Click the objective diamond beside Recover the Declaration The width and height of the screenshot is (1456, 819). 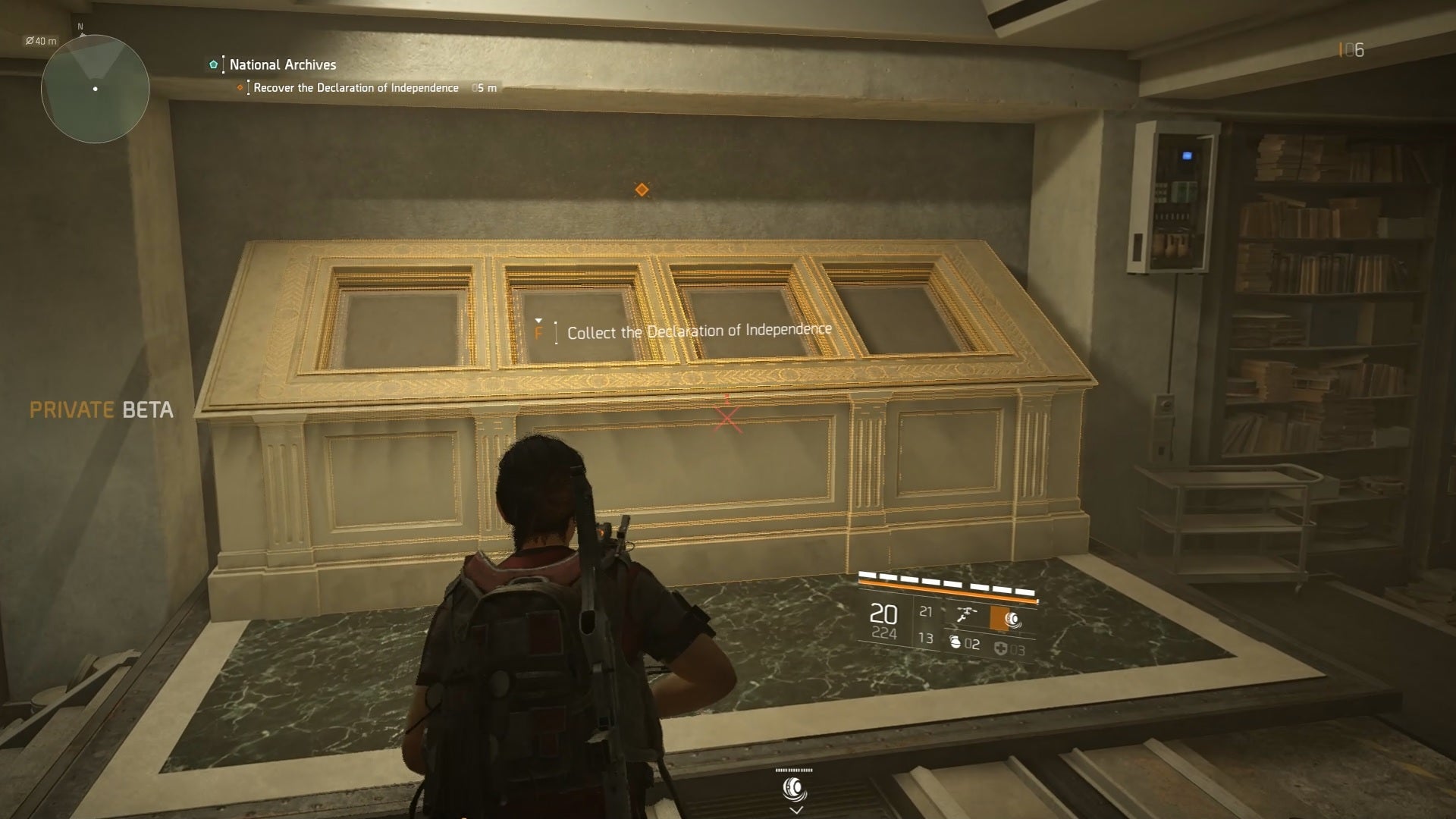coord(240,87)
